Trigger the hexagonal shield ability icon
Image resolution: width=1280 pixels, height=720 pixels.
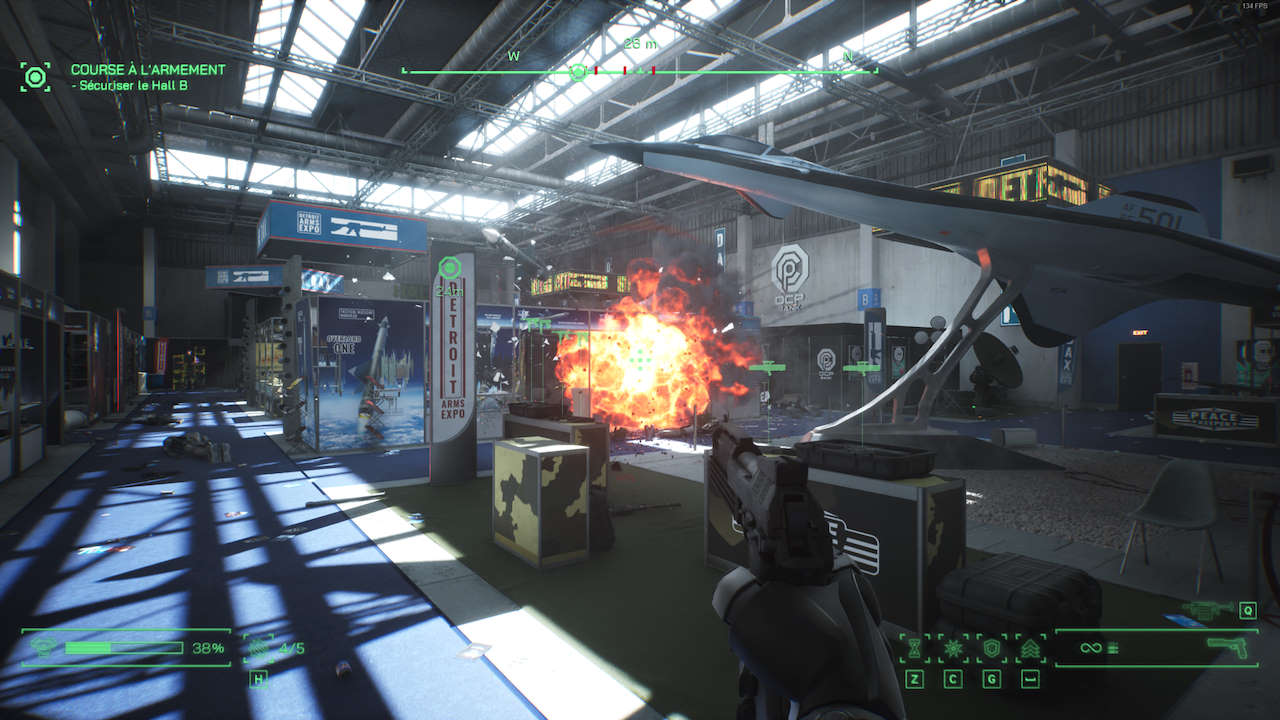(991, 648)
